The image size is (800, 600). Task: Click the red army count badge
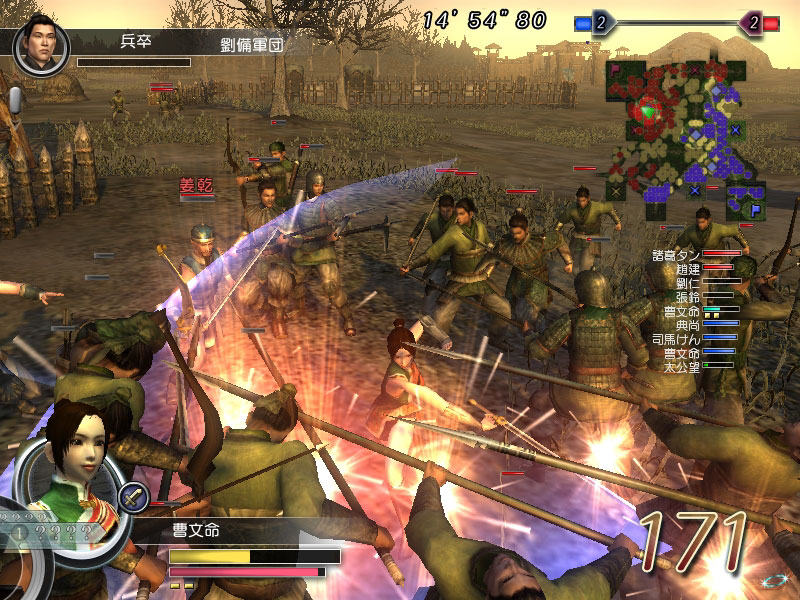coord(752,22)
